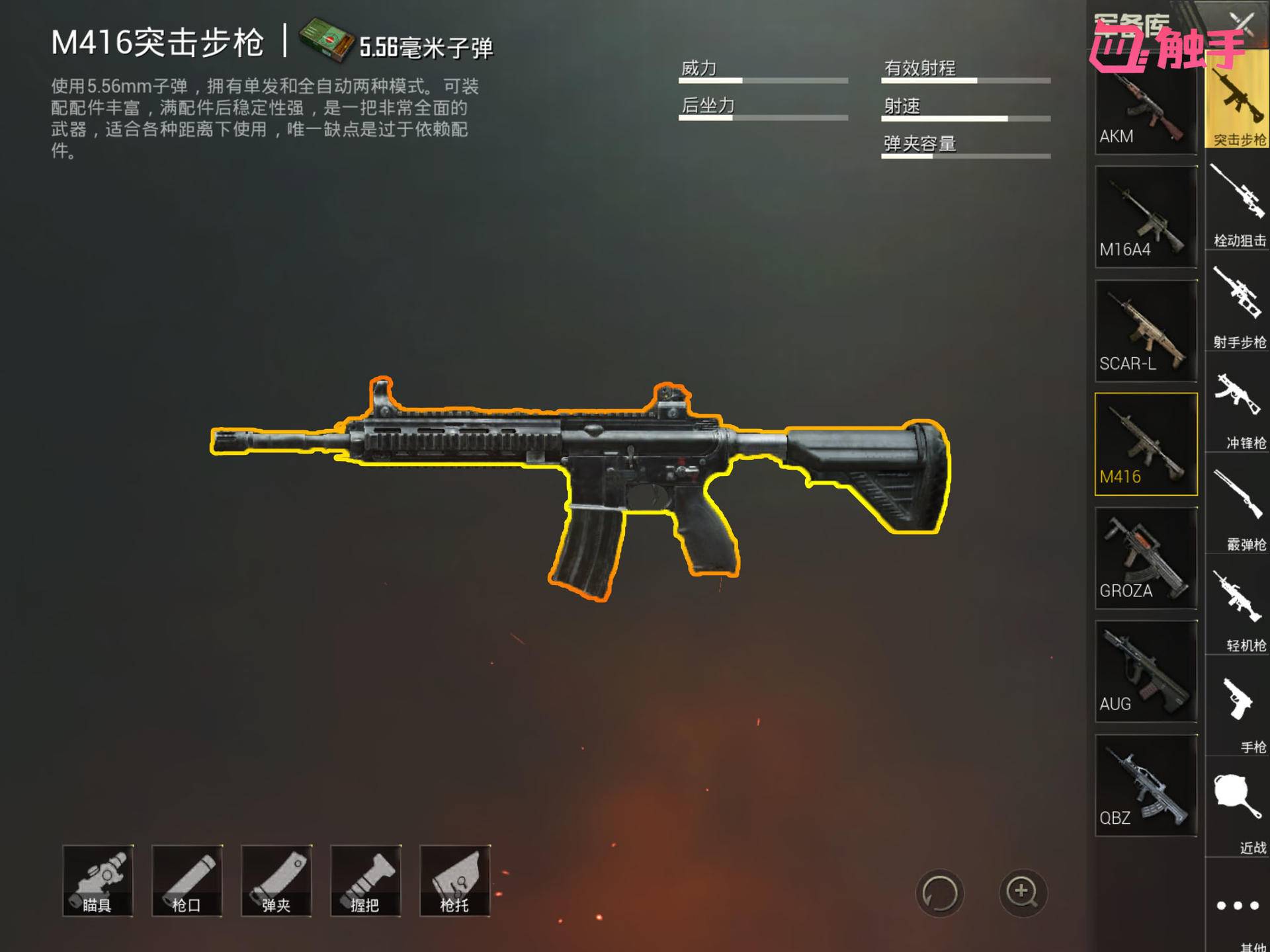Open the 弹夹 magazine attachment slot

(x=277, y=881)
